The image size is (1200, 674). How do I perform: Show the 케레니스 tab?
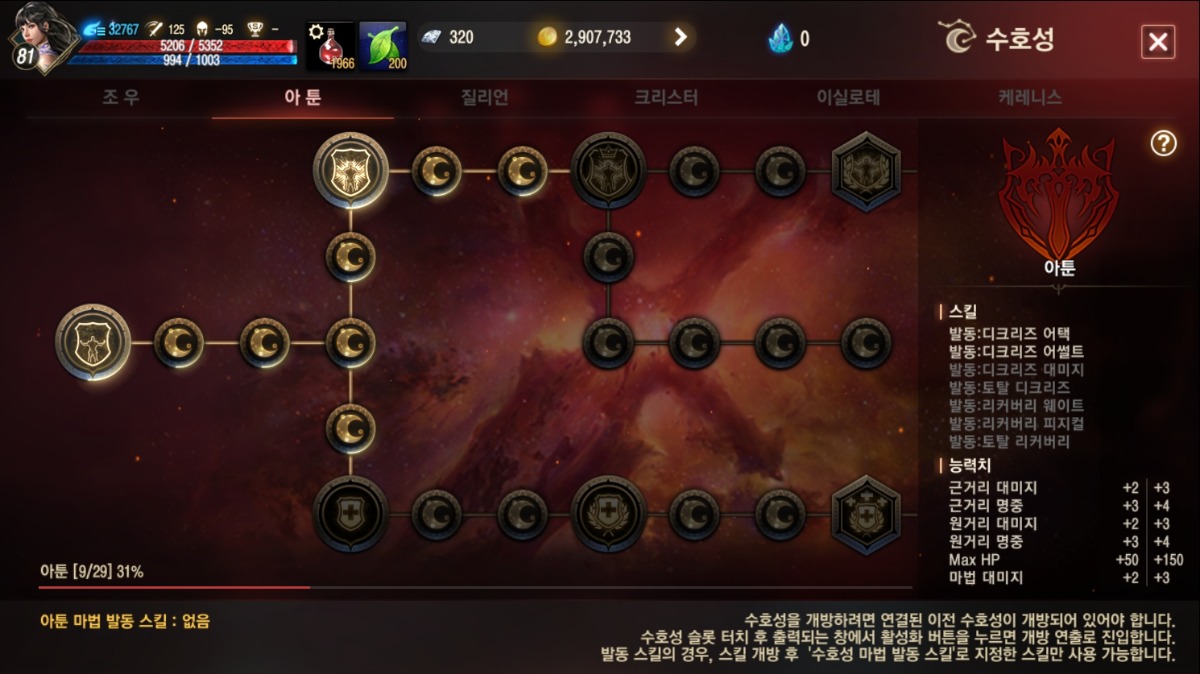[x=1029, y=98]
